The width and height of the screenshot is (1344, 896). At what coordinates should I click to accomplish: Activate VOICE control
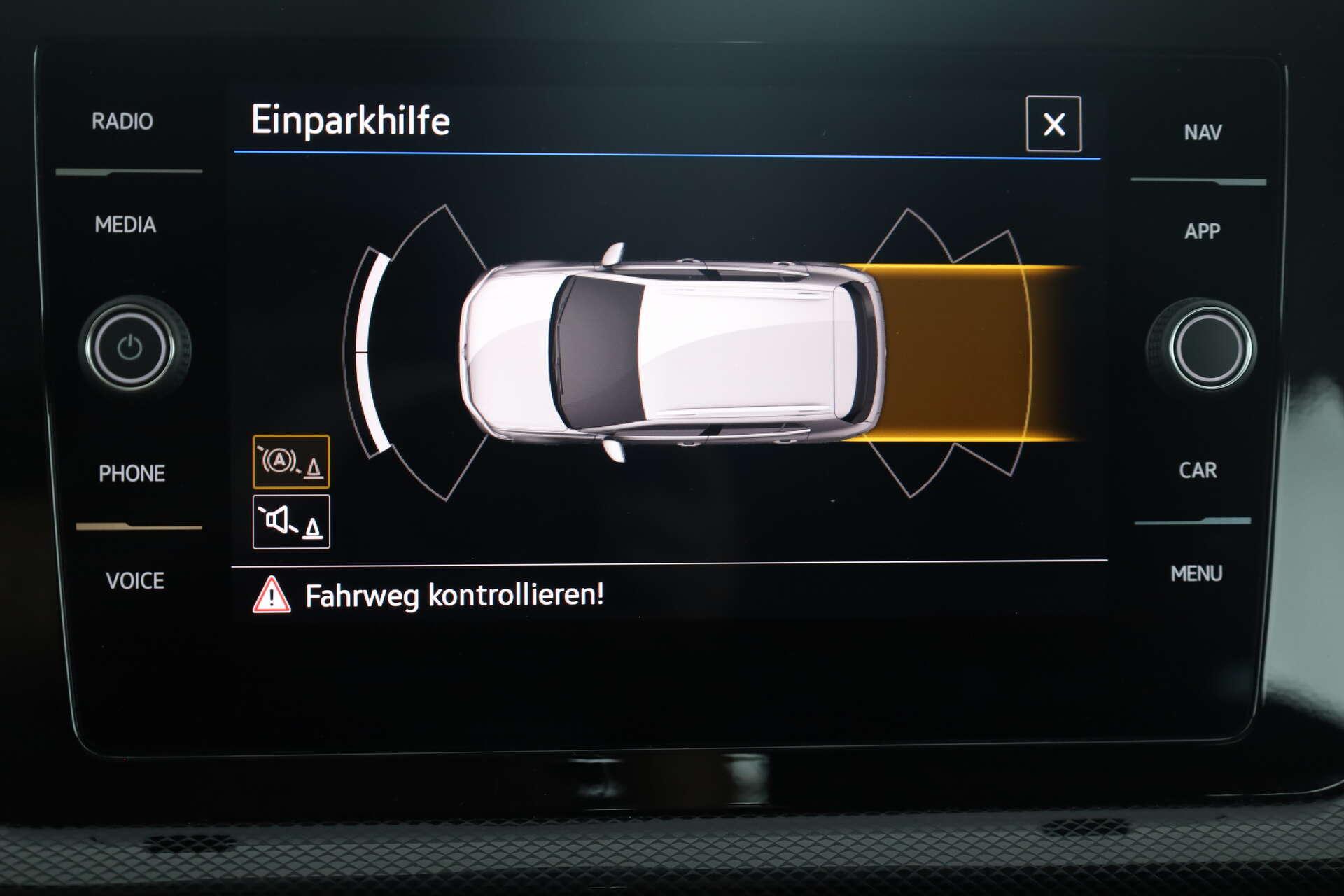pyautogui.click(x=135, y=581)
